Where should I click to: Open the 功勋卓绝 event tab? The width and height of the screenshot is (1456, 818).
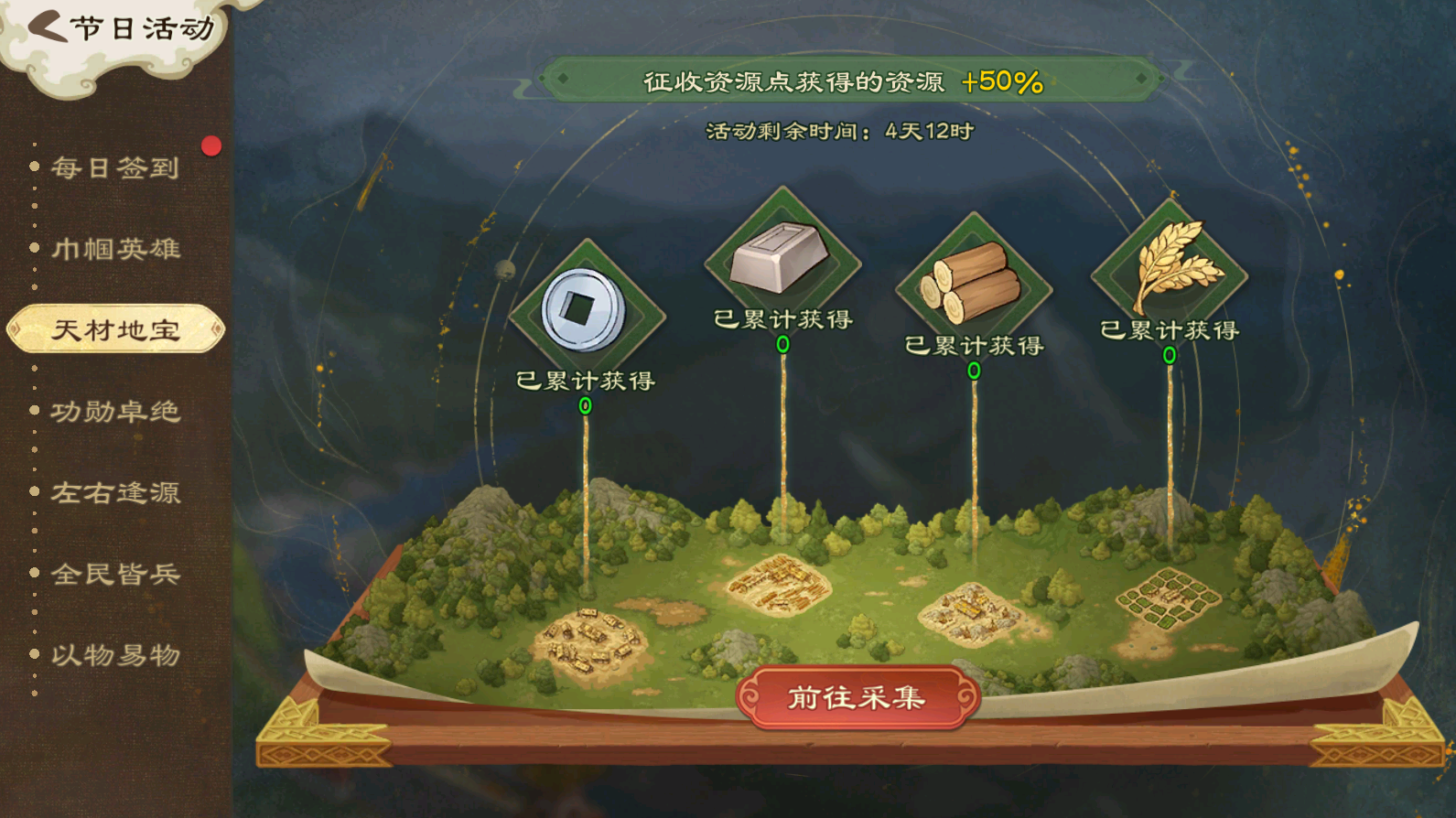[x=115, y=412]
